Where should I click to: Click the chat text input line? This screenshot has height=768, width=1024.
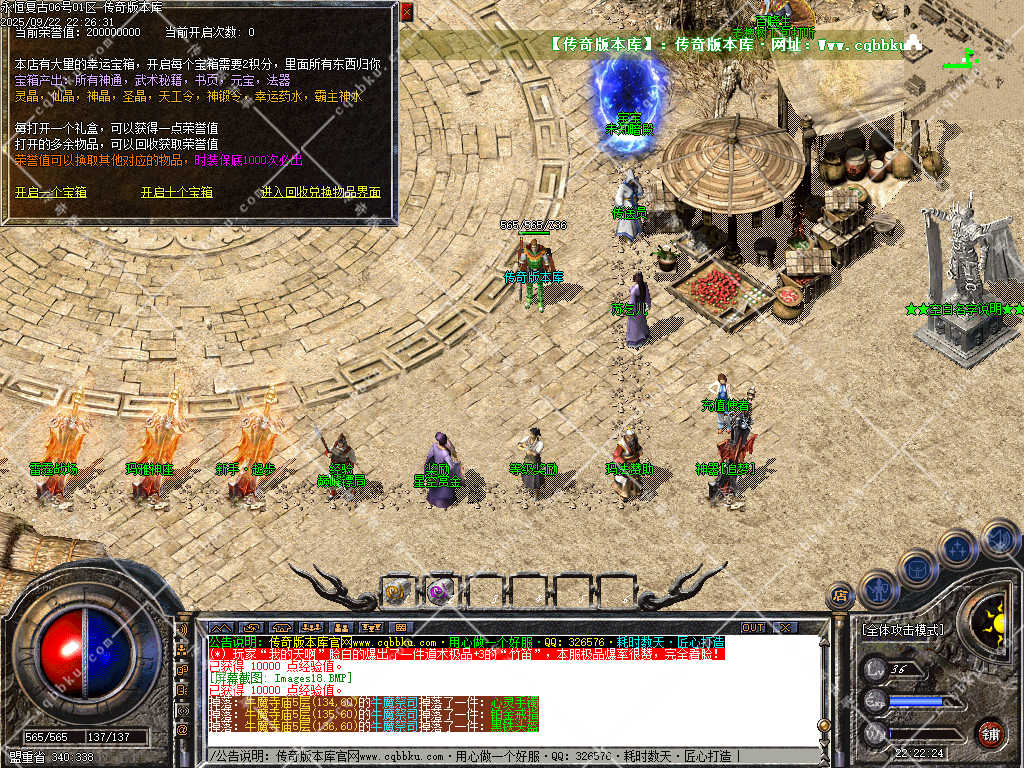[500, 756]
